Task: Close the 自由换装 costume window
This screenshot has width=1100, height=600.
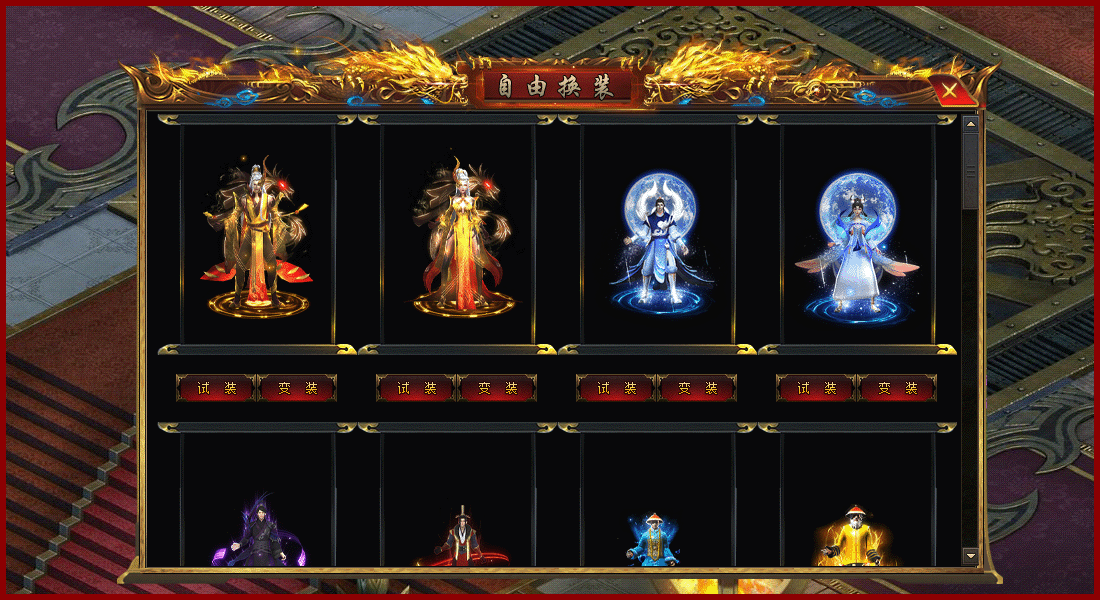Action: [x=954, y=92]
